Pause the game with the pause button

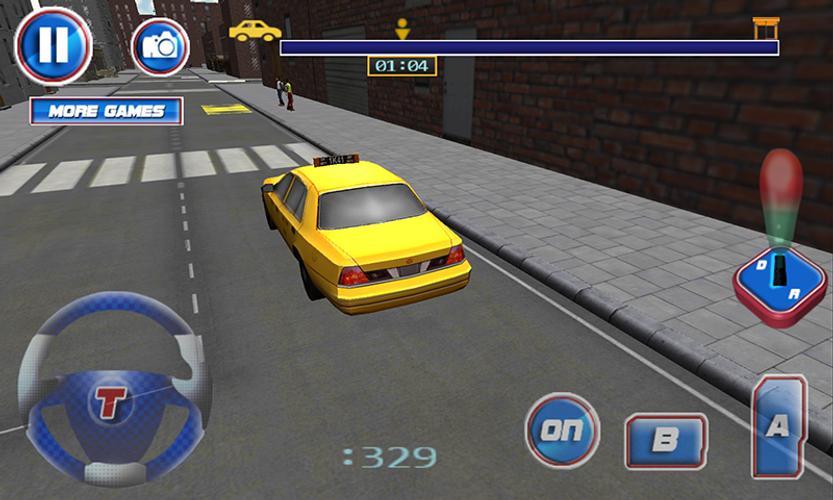pyautogui.click(x=53, y=45)
